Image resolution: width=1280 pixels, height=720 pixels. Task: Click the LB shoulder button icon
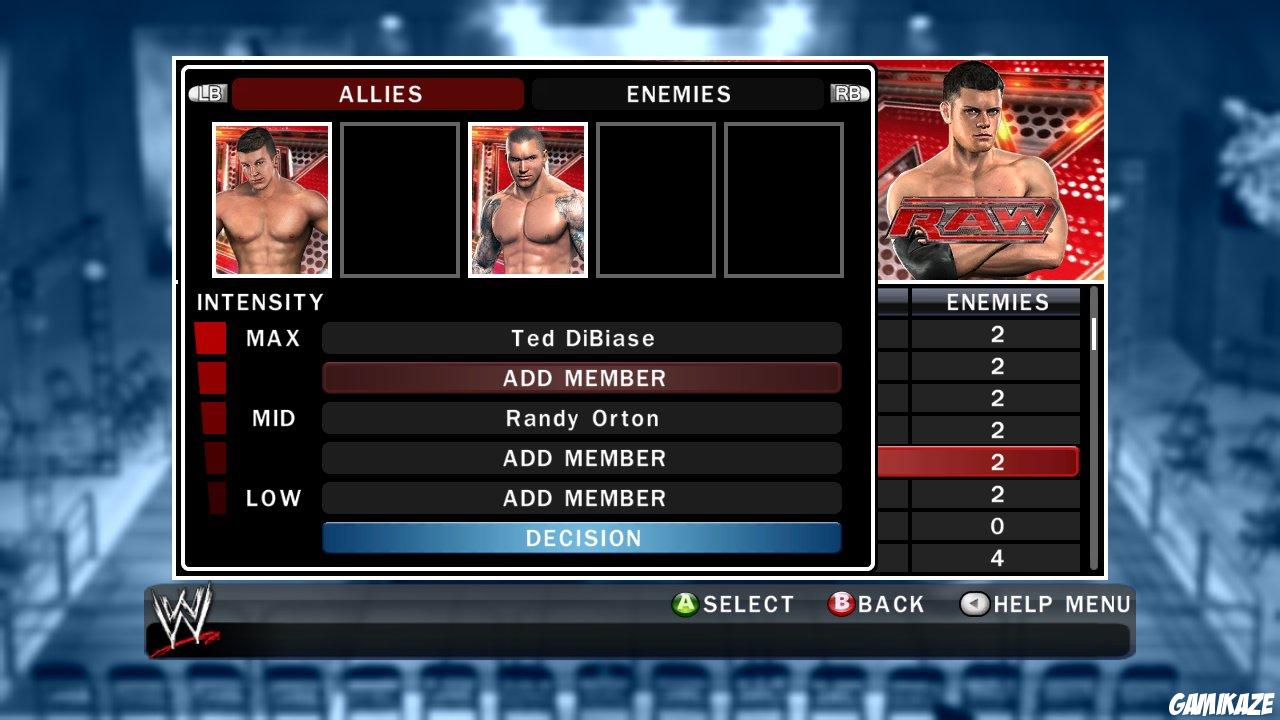tap(210, 93)
